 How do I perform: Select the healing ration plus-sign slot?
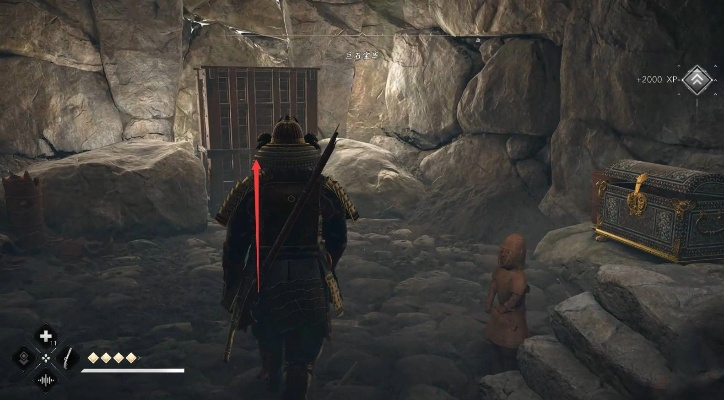tap(45, 337)
